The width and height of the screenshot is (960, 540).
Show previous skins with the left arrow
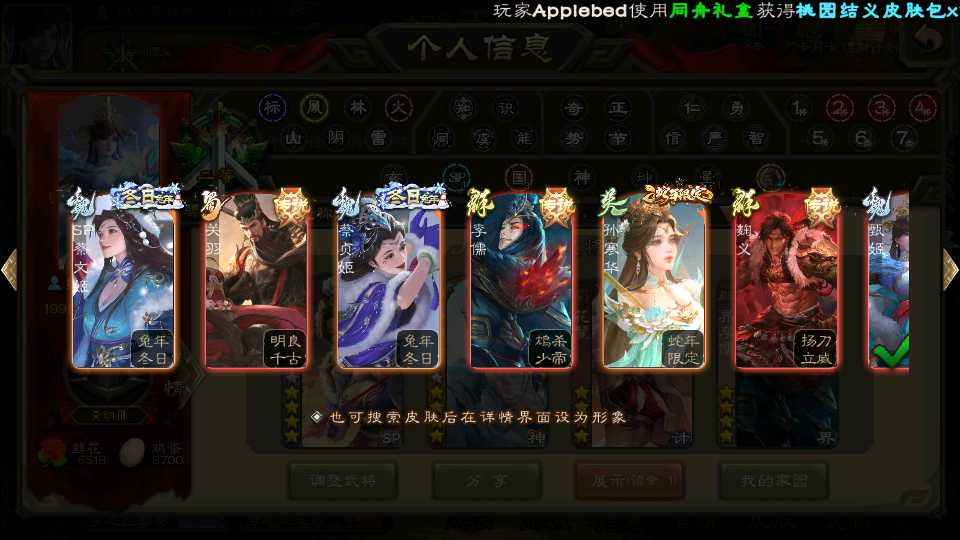pyautogui.click(x=10, y=269)
